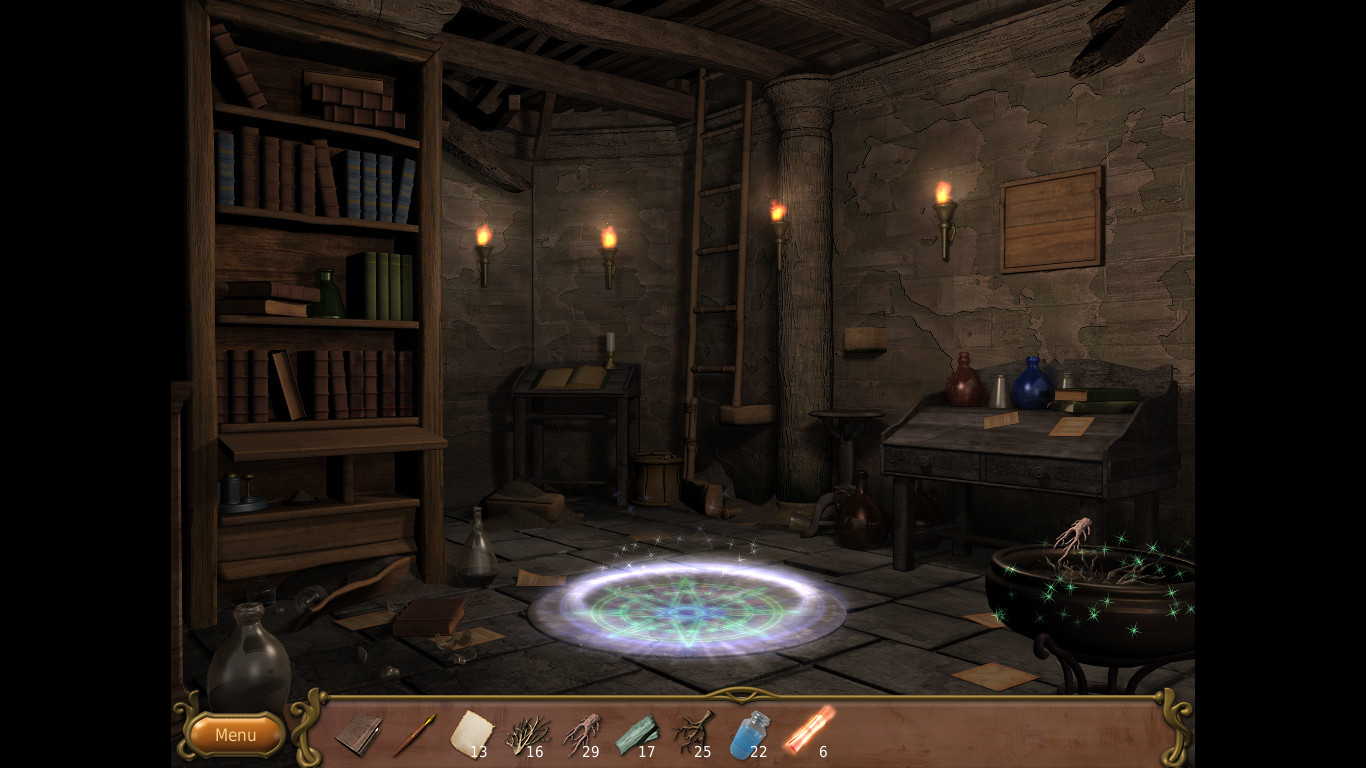Select the glowing red scroll item
This screenshot has height=768, width=1366.
pos(807,730)
